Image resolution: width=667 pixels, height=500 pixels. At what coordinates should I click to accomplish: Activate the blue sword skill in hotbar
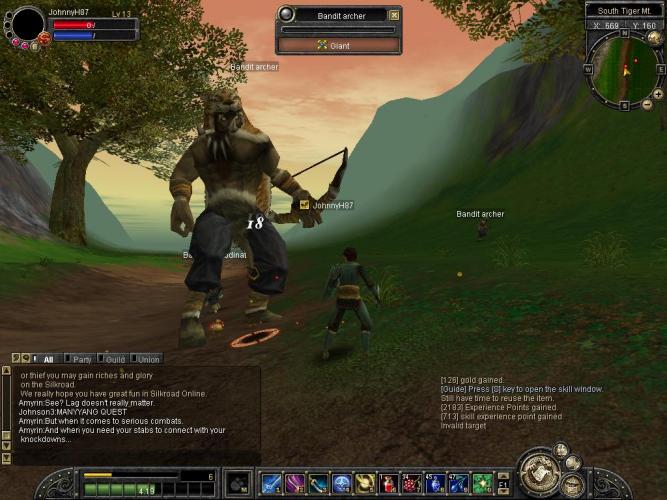(271, 484)
